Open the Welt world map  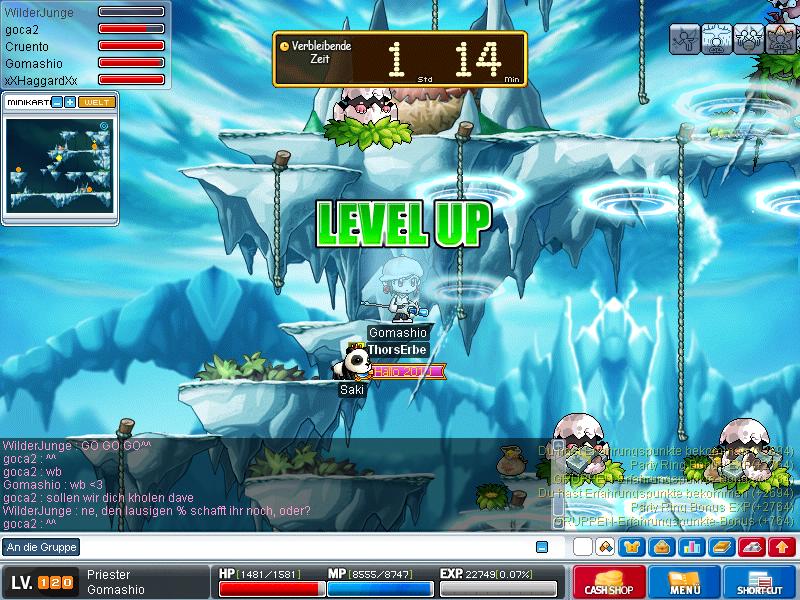pos(97,102)
